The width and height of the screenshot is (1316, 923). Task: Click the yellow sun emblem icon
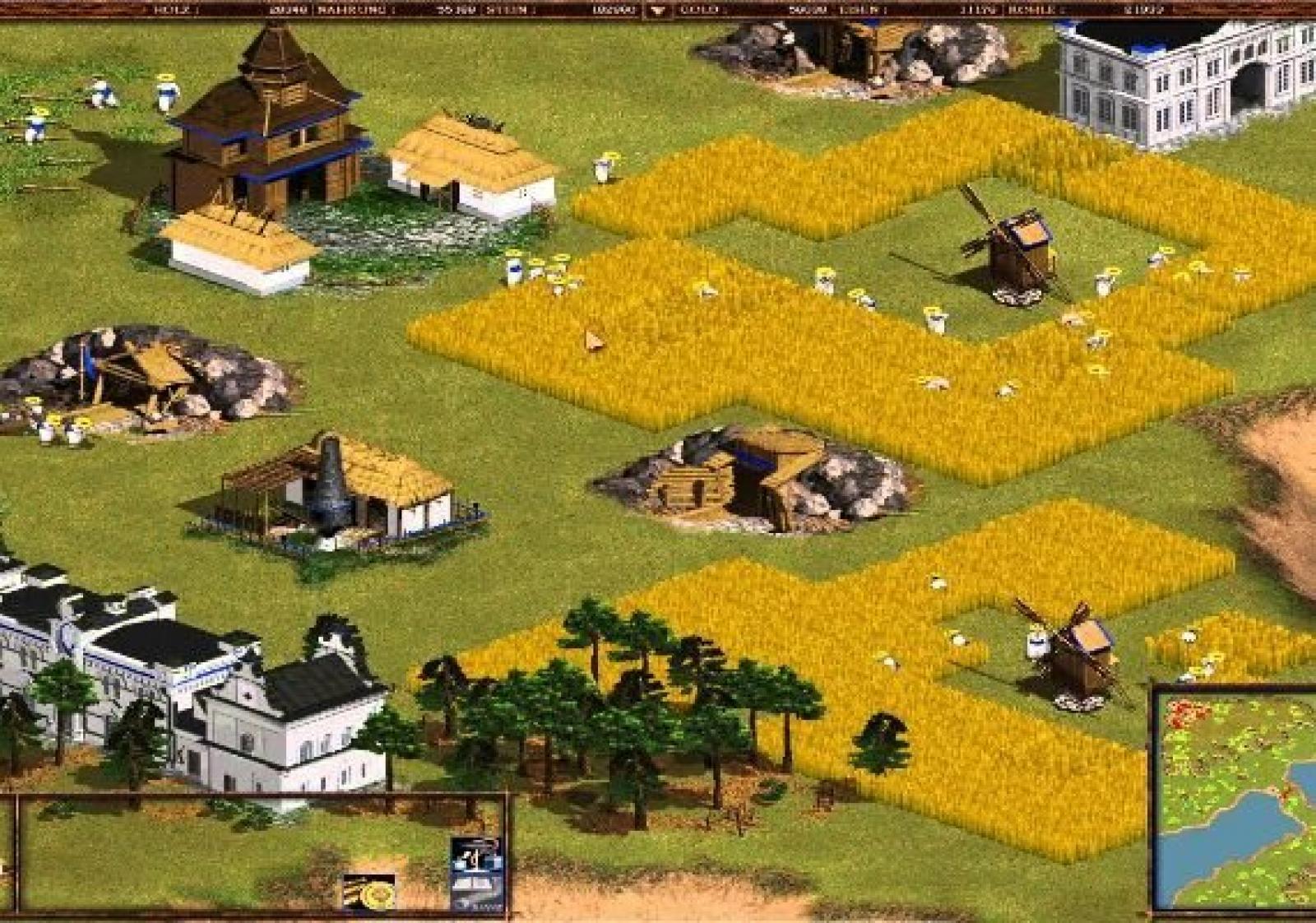369,892
